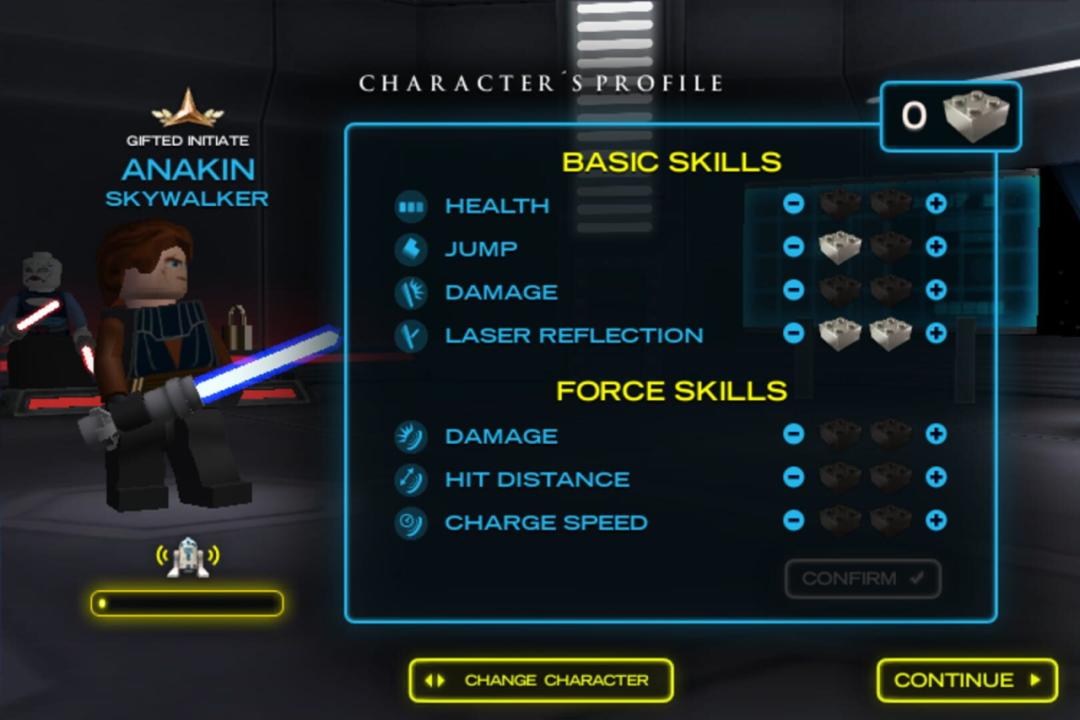This screenshot has width=1080, height=720.
Task: Continue to the next screen
Action: [967, 680]
